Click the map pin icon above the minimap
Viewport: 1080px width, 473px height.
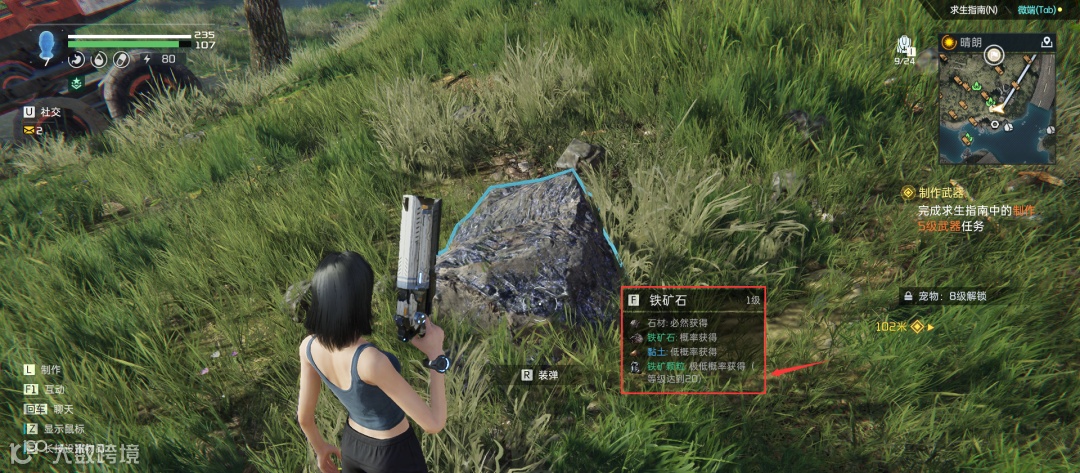(x=1046, y=42)
